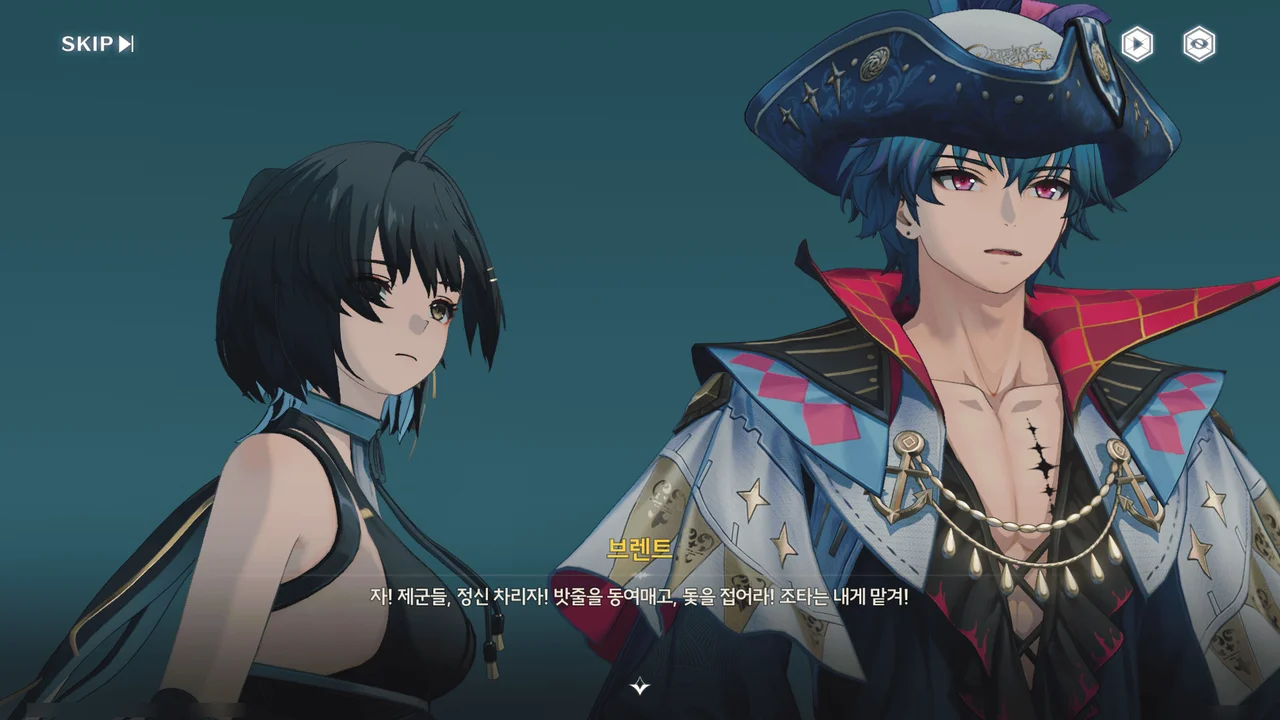The width and height of the screenshot is (1280, 720).
Task: Toggle dialogue auto-play hexagon button
Action: pyautogui.click(x=1137, y=44)
